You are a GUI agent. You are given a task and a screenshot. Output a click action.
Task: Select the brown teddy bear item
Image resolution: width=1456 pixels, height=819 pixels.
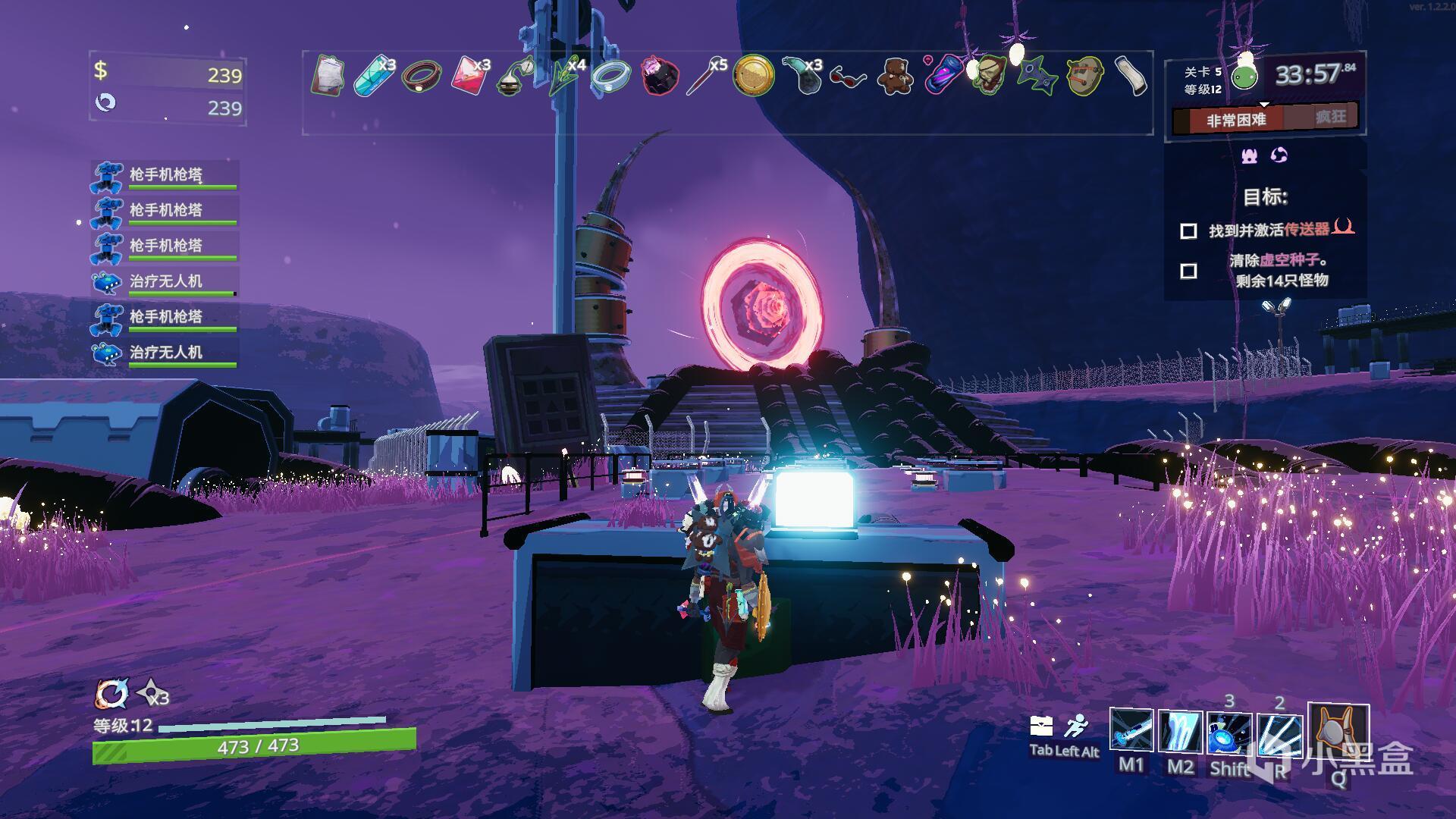[895, 76]
